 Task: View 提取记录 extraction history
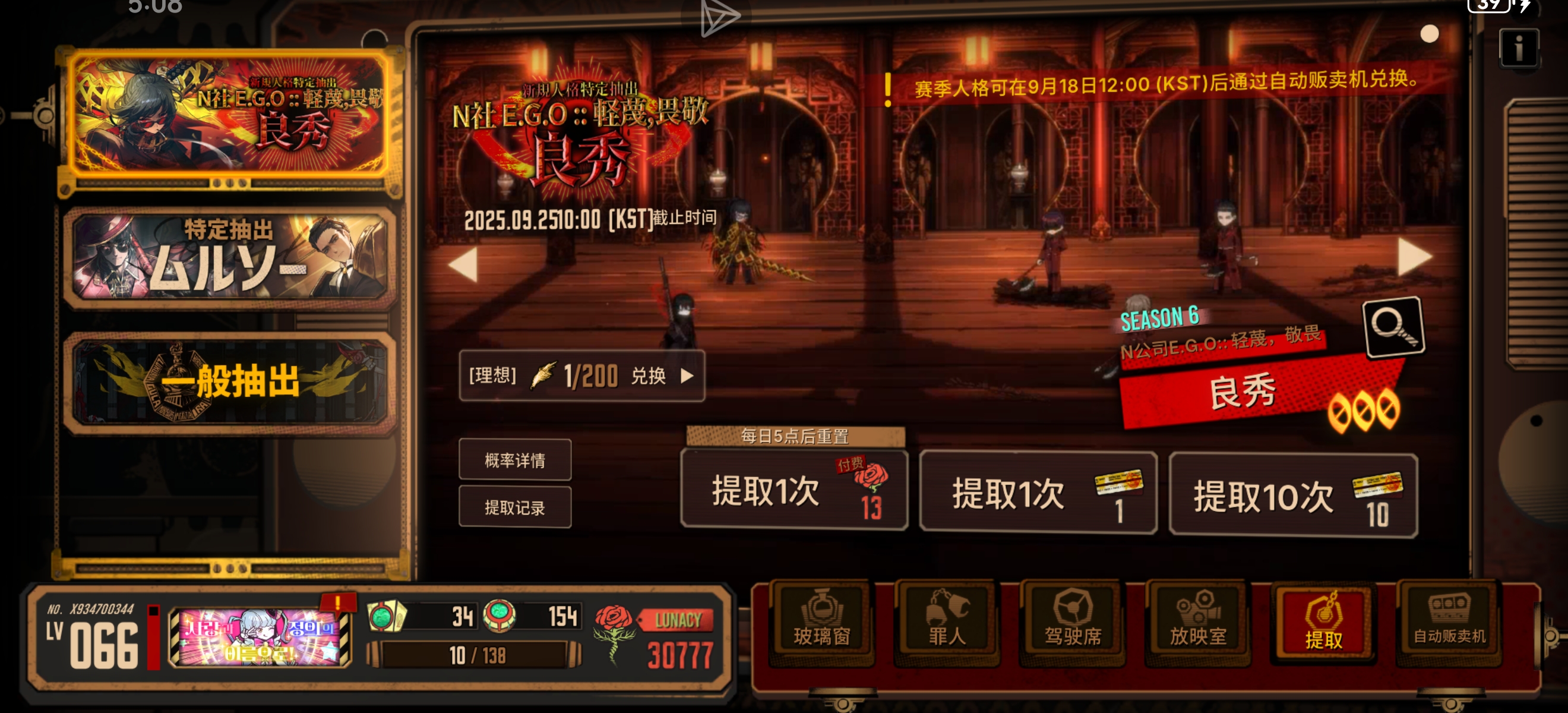(515, 507)
